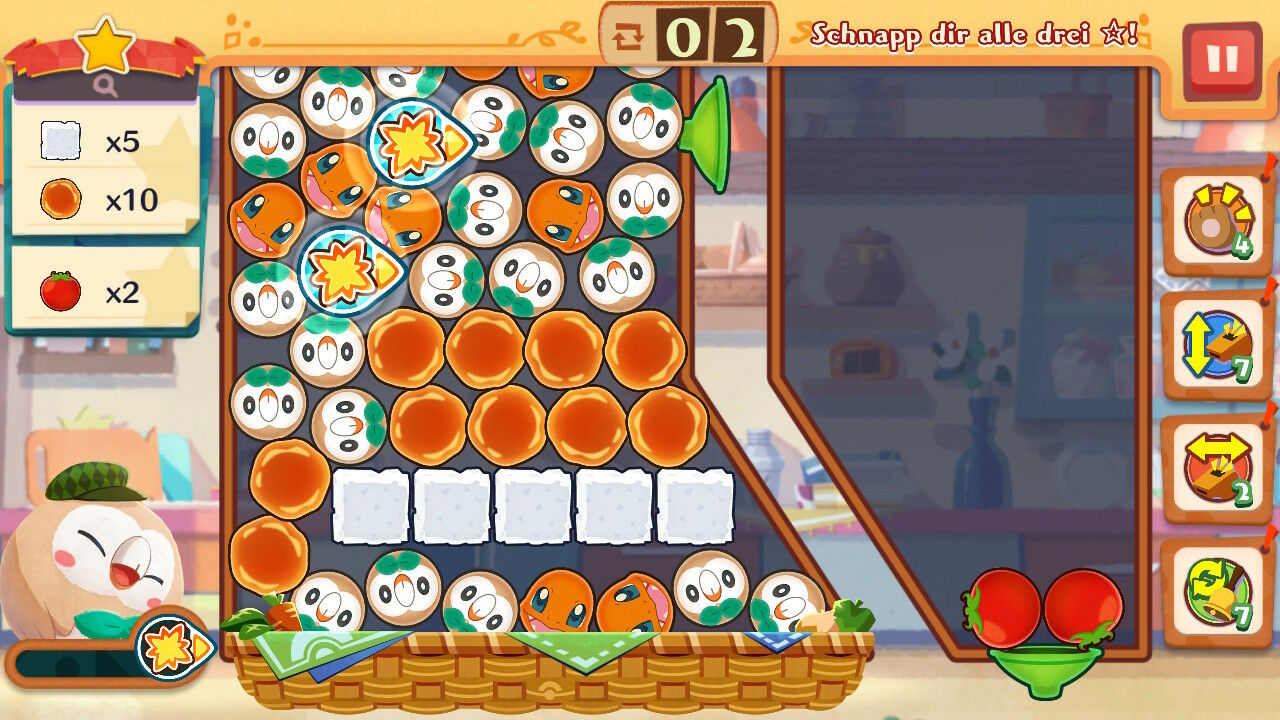Image resolution: width=1280 pixels, height=720 pixels.
Task: Use the bell shuffle item
Action: click(1215, 591)
